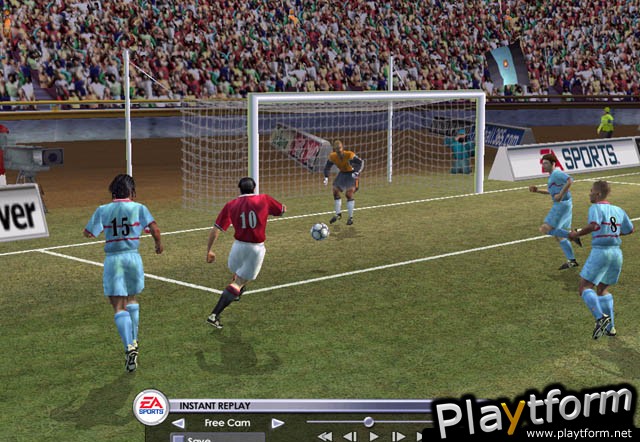Image resolution: width=640 pixels, height=442 pixels.
Task: Step the replay back one frame
Action: coord(349,437)
